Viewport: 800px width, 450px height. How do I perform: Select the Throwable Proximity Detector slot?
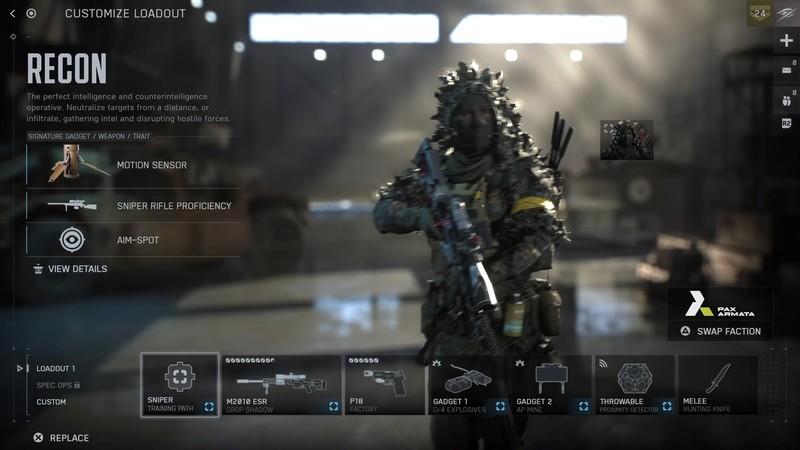pyautogui.click(x=634, y=384)
